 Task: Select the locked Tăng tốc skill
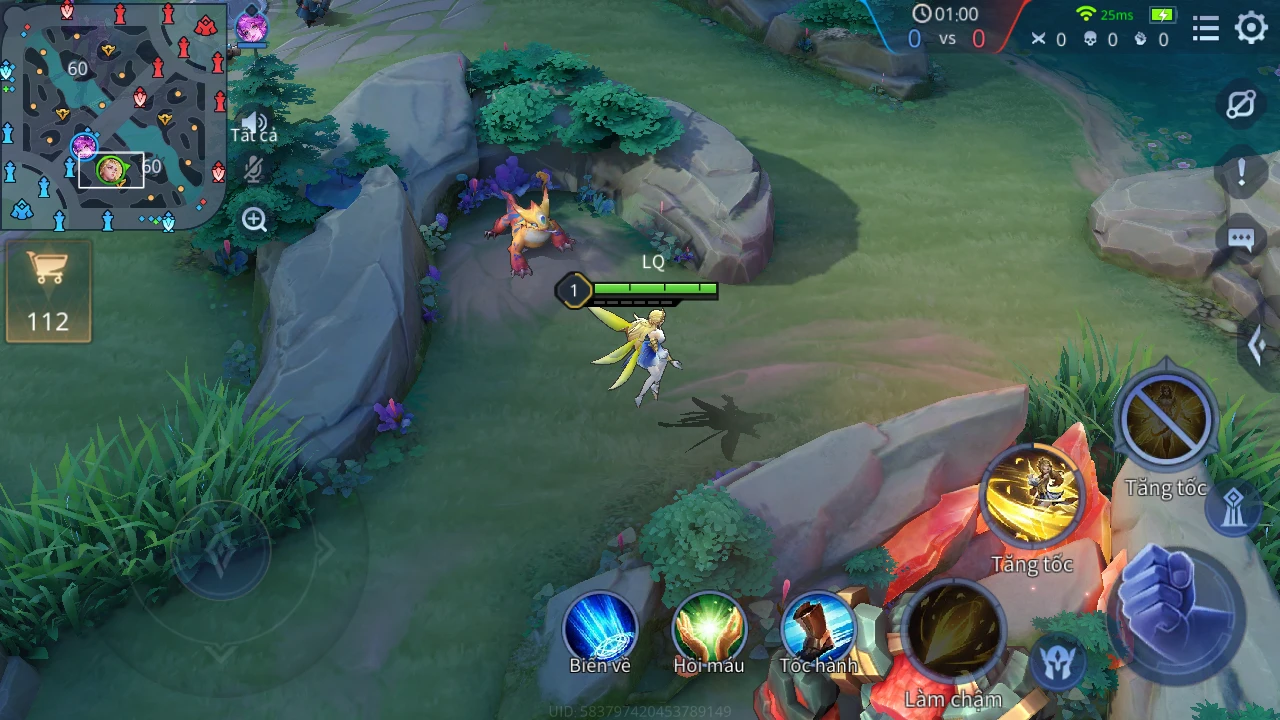[x=1166, y=421]
